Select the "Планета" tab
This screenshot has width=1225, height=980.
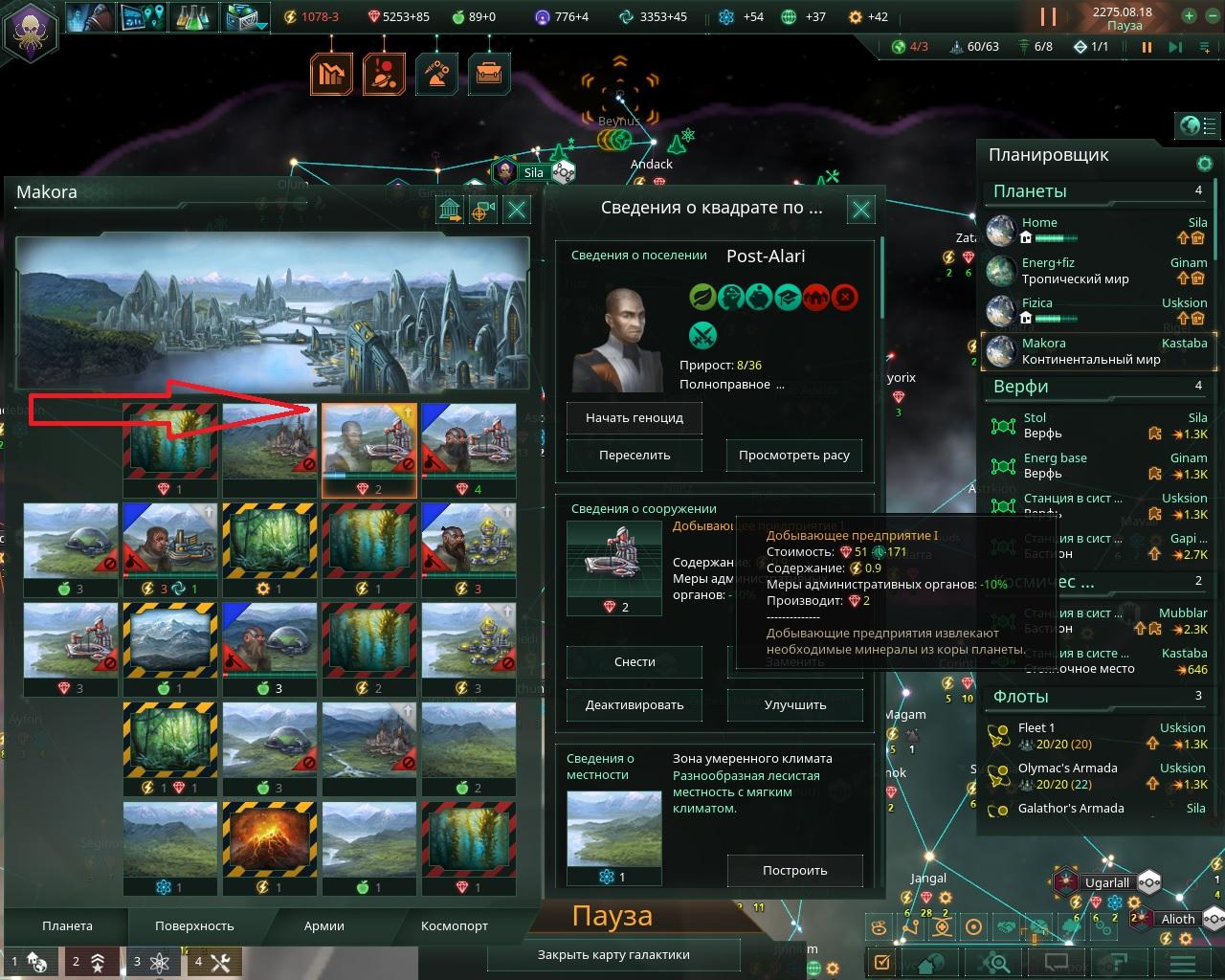coord(67,926)
